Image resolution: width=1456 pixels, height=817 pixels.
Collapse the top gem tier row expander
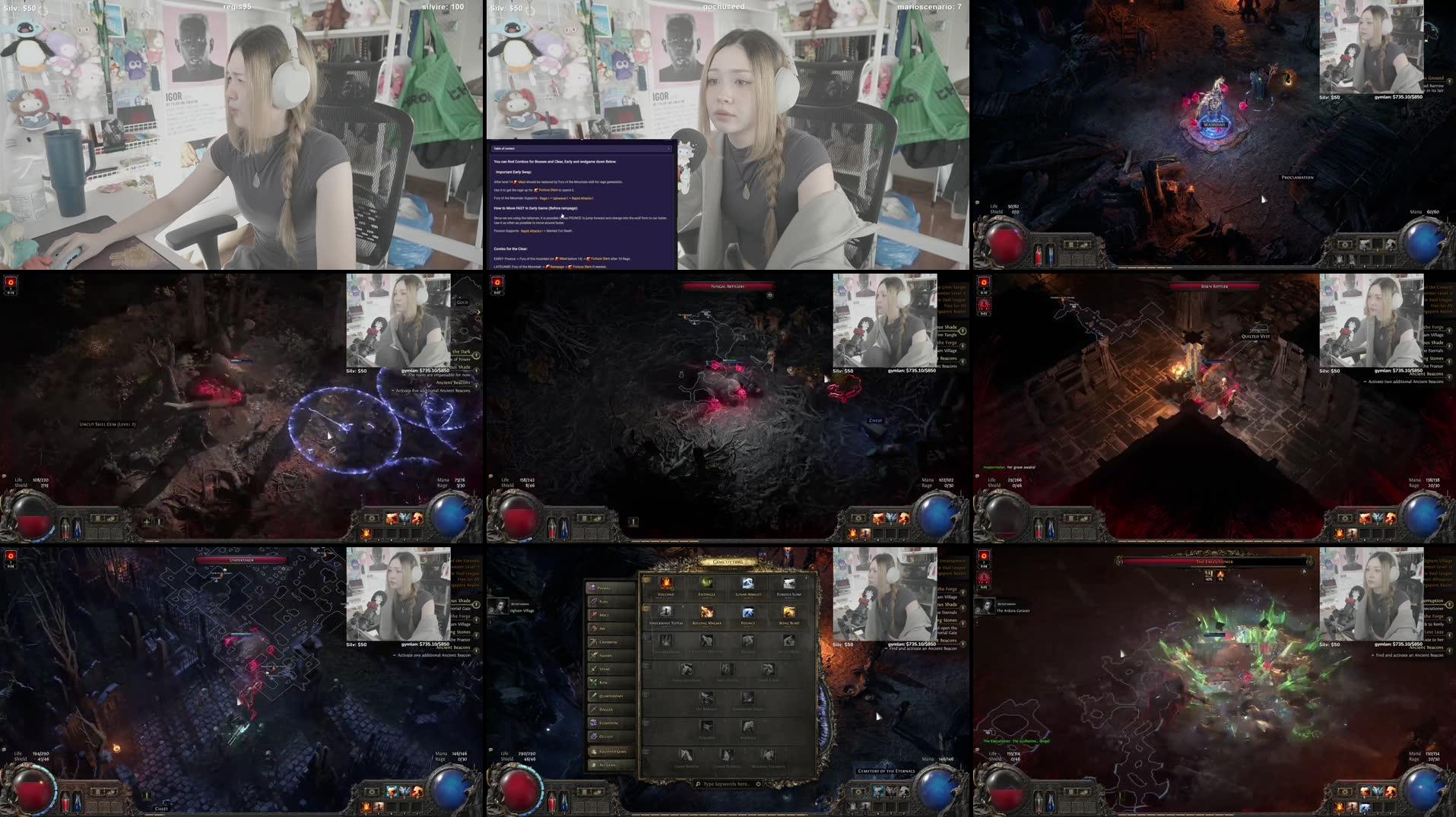[x=646, y=580]
